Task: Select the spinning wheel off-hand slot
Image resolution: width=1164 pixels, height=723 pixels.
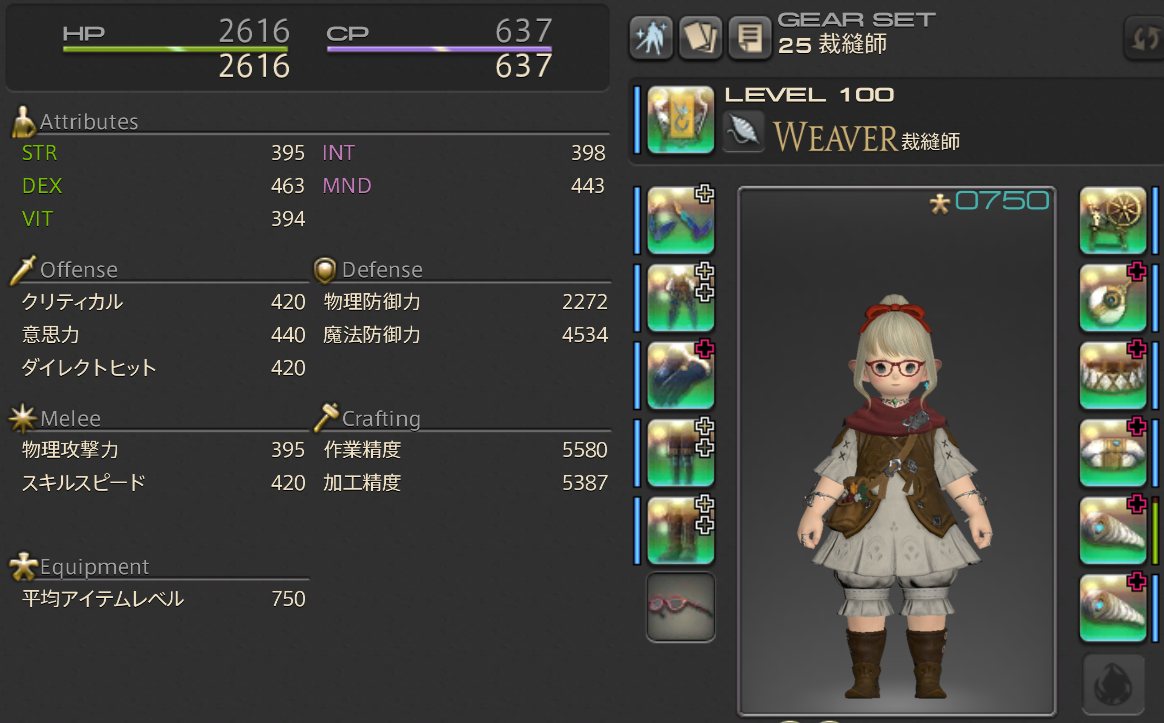Action: tap(1112, 220)
